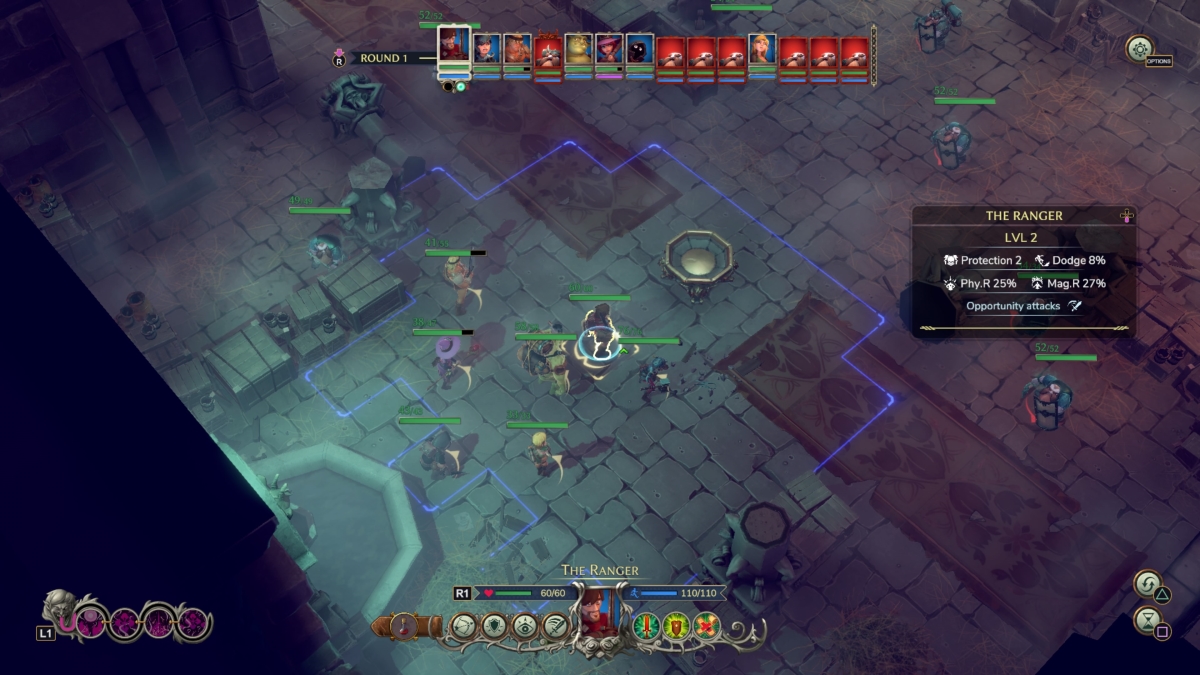Image resolution: width=1200 pixels, height=675 pixels.
Task: Pick the dark hooded figure turn portrait
Action: pyautogui.click(x=640, y=49)
